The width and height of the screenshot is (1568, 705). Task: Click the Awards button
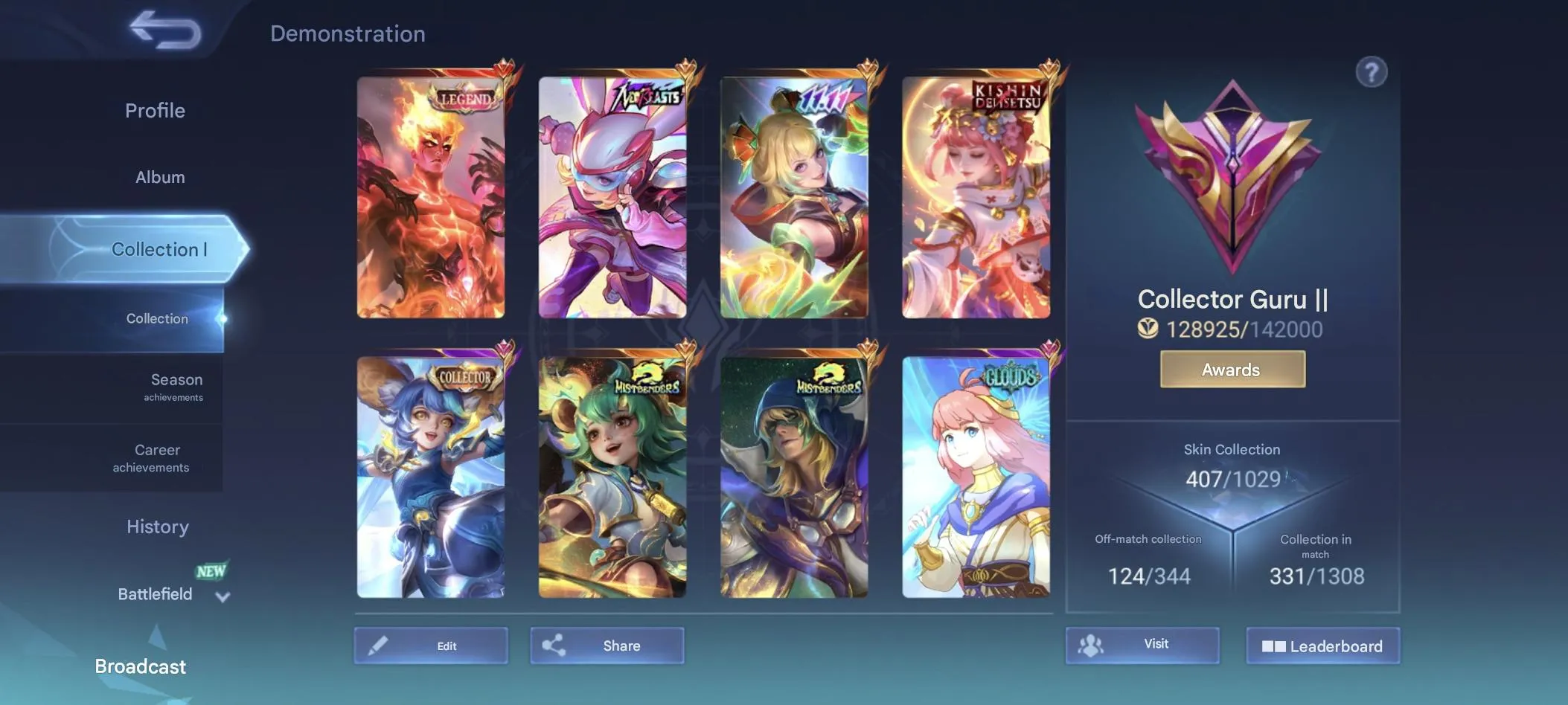point(1231,369)
